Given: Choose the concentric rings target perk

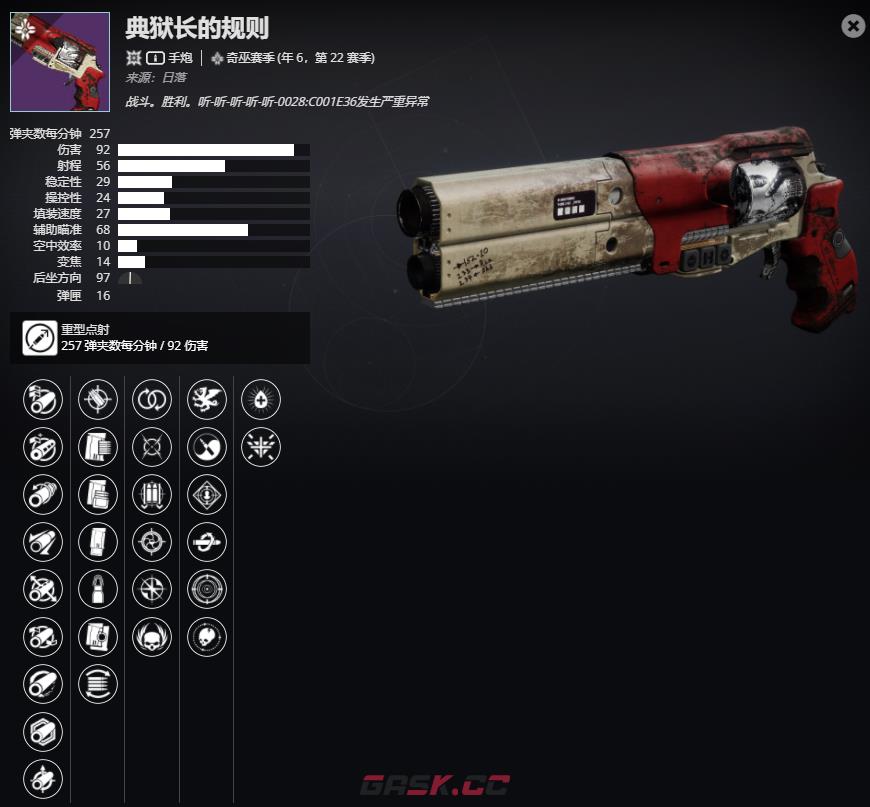Looking at the screenshot, I should pyautogui.click(x=206, y=589).
